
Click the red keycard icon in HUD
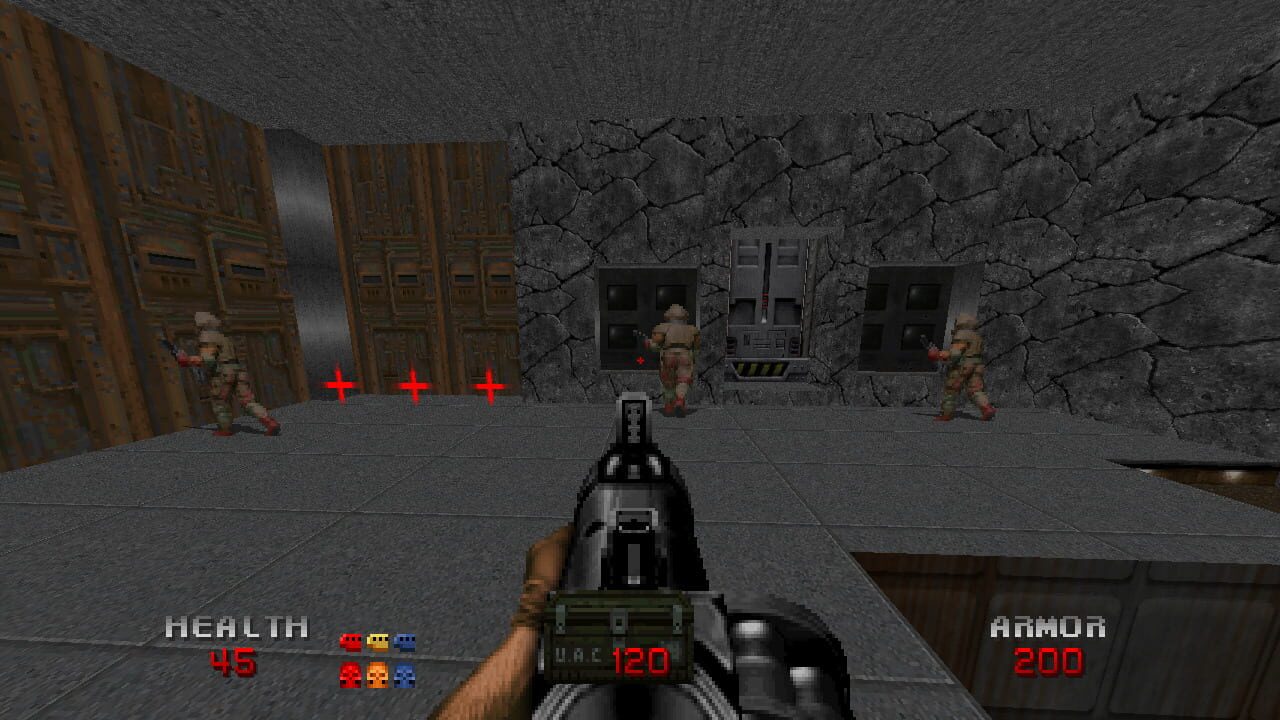(x=351, y=642)
